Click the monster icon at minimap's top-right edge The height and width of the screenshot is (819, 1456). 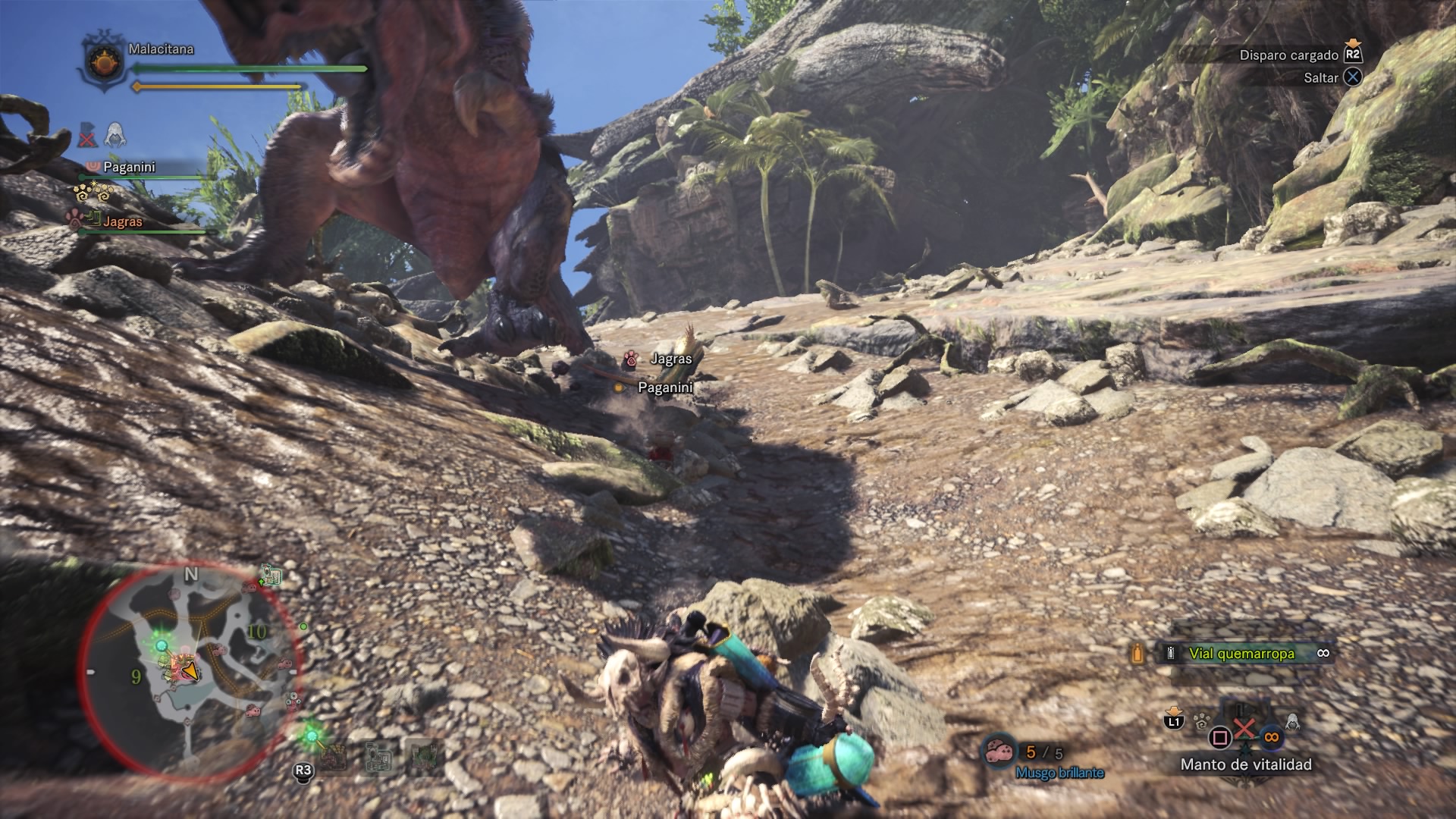[271, 576]
